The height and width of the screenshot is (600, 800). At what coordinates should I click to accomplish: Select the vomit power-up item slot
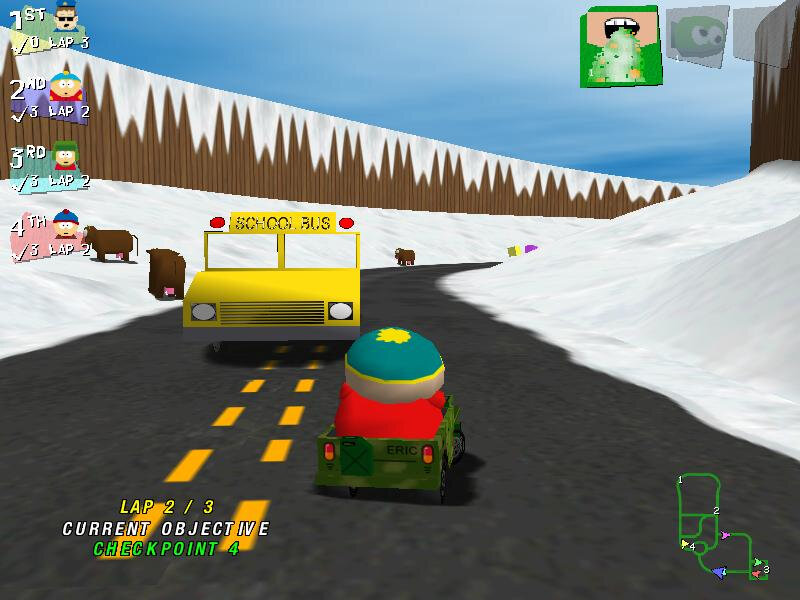click(x=620, y=45)
